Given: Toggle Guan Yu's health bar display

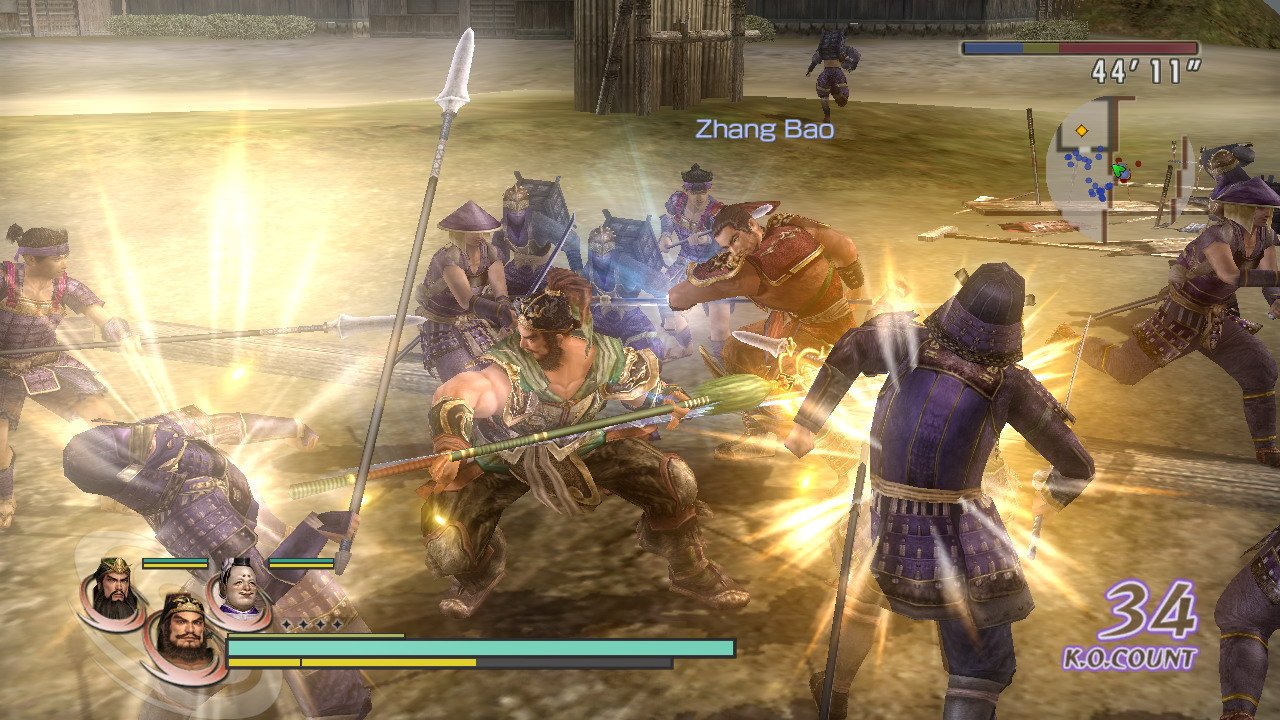Looking at the screenshot, I should pos(175,562).
